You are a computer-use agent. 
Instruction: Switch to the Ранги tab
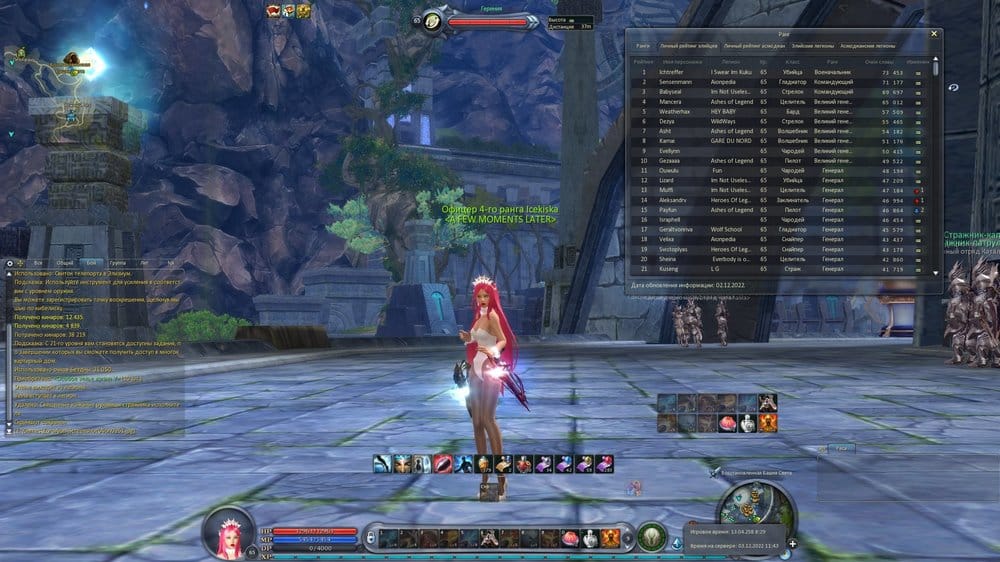click(642, 46)
